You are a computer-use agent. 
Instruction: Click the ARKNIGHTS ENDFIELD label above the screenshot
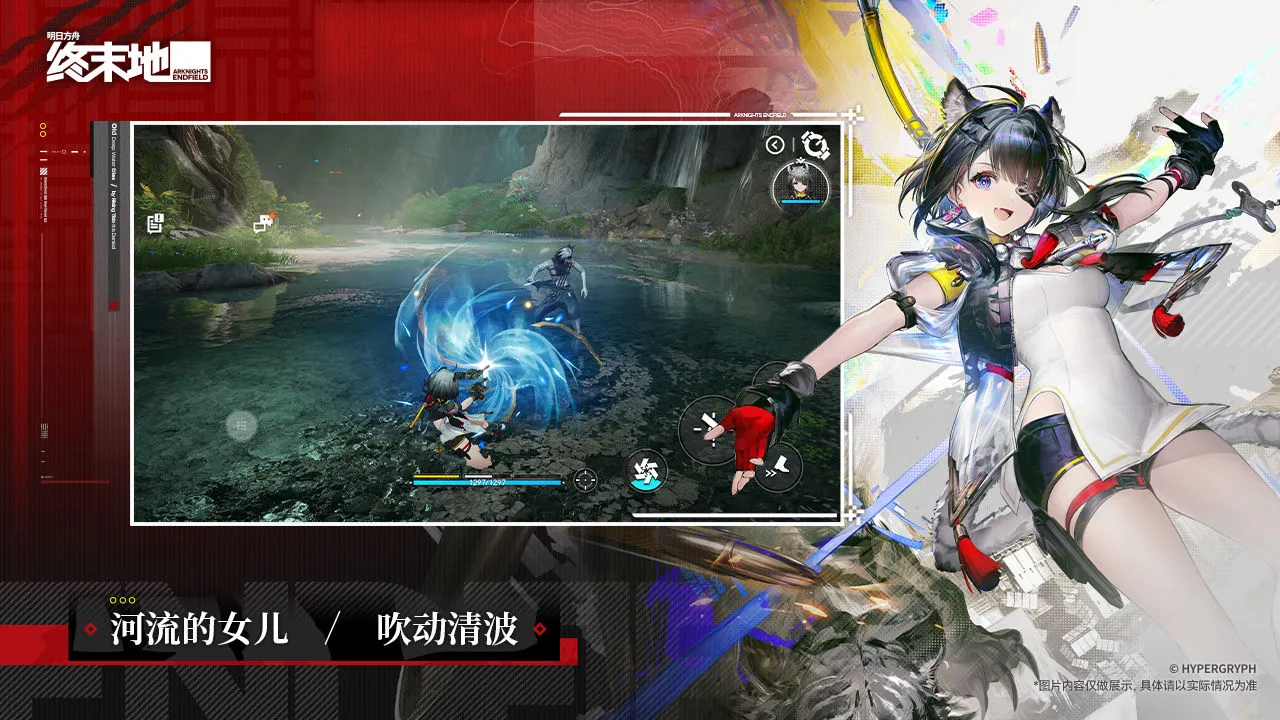[x=758, y=115]
